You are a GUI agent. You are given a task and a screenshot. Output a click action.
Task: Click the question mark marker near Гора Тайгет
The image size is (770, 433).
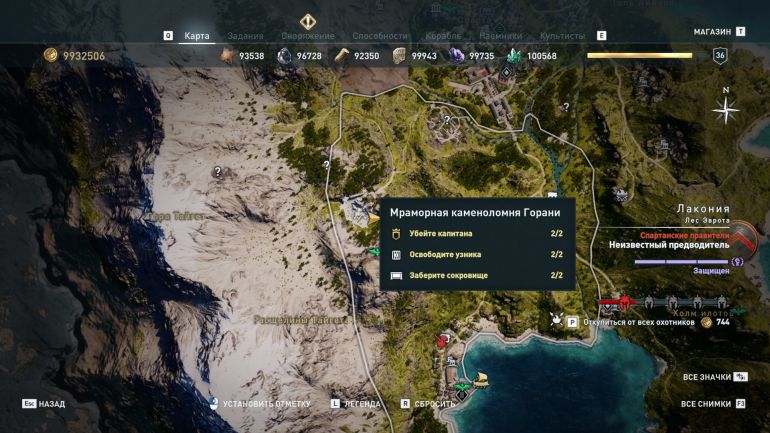pyautogui.click(x=218, y=172)
